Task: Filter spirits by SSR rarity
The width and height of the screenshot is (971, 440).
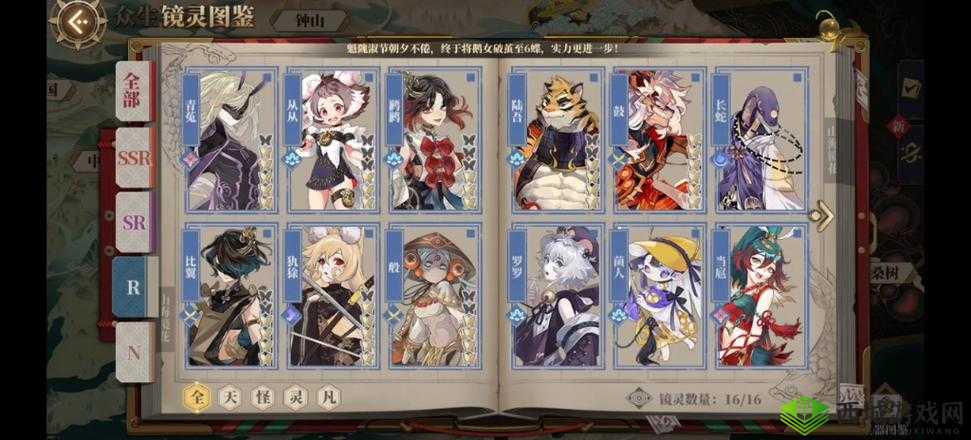Action: (133, 158)
